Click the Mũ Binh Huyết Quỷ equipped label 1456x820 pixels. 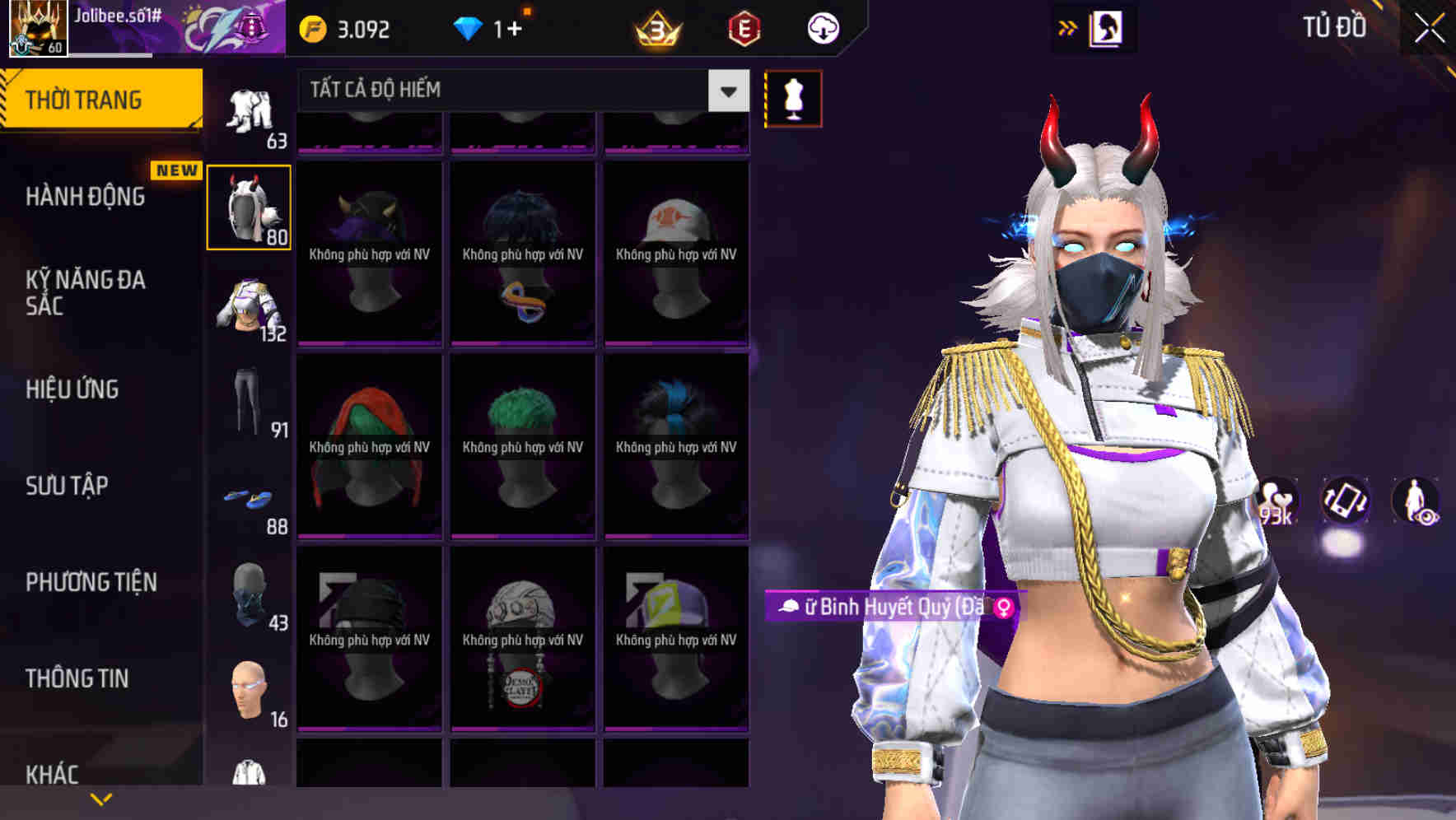pos(889,607)
